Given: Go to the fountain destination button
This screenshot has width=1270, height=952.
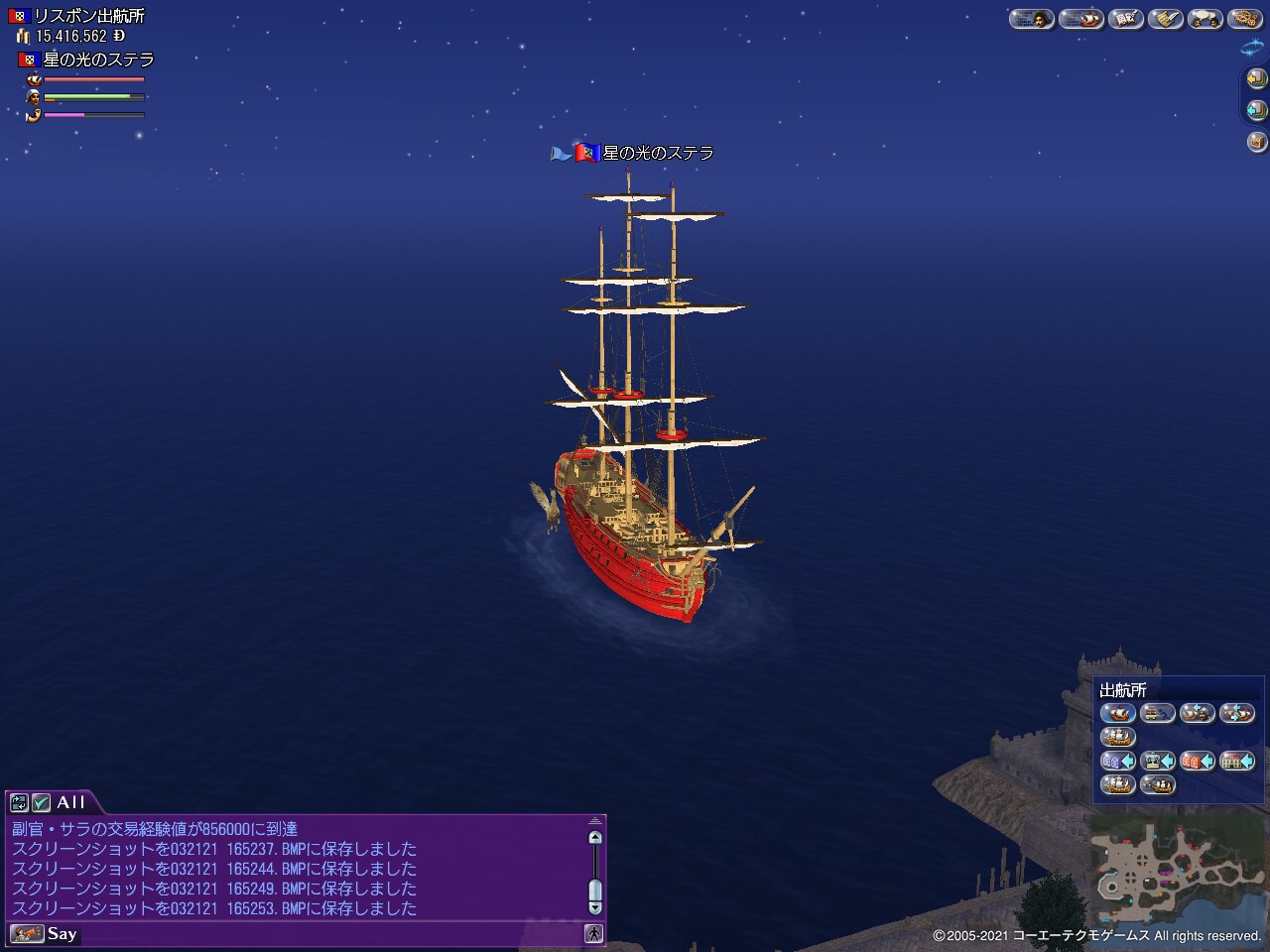Looking at the screenshot, I should (x=1157, y=762).
